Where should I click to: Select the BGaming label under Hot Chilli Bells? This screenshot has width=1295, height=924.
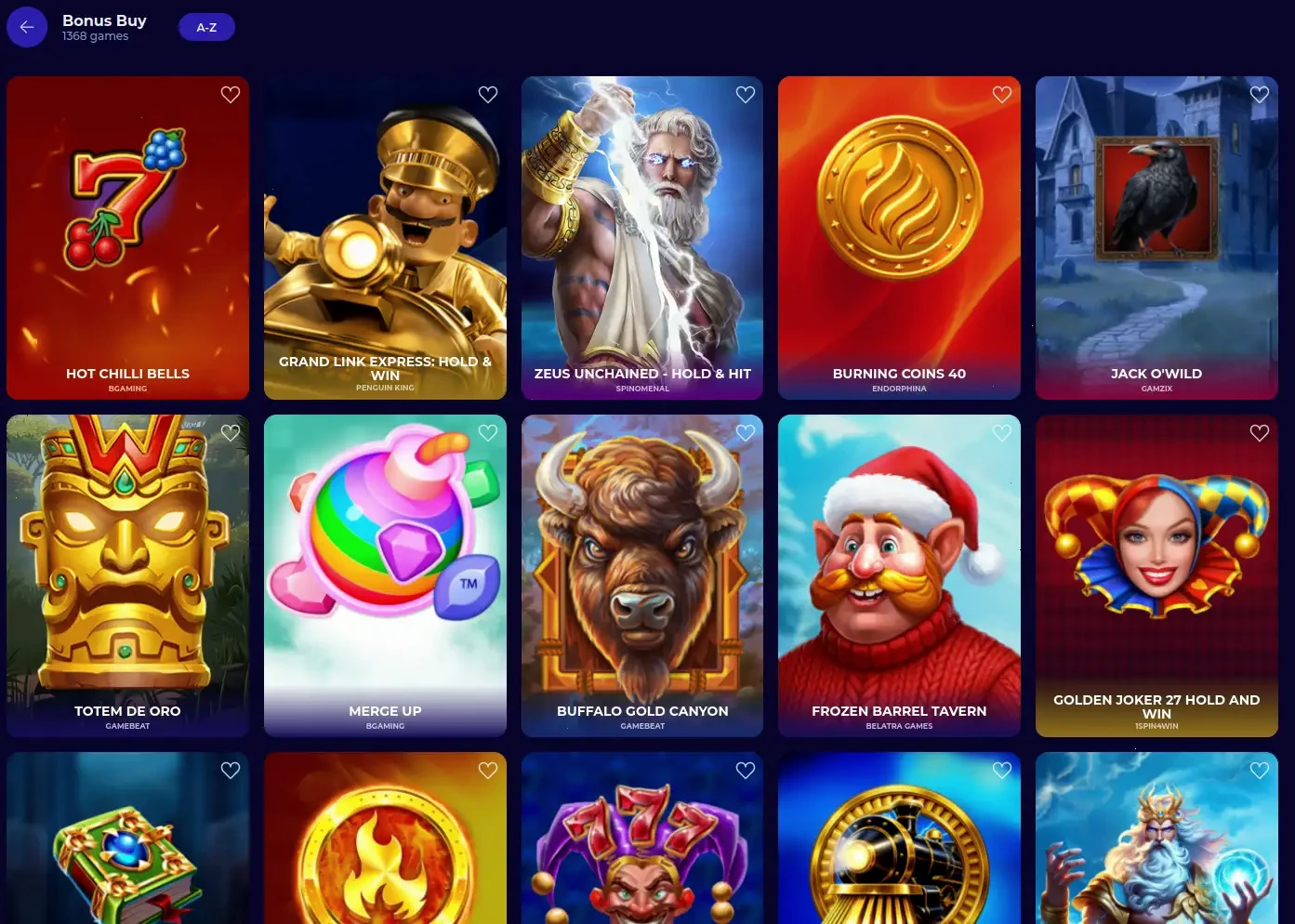pos(127,389)
